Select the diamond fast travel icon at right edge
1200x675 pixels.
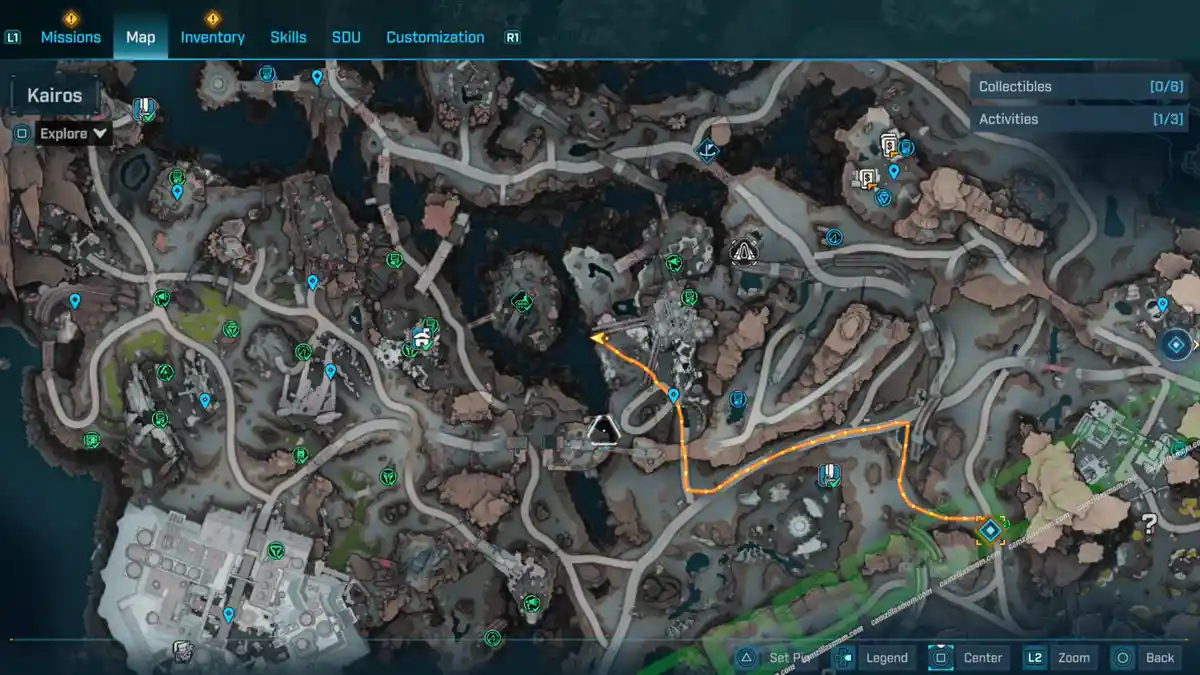(x=1177, y=344)
